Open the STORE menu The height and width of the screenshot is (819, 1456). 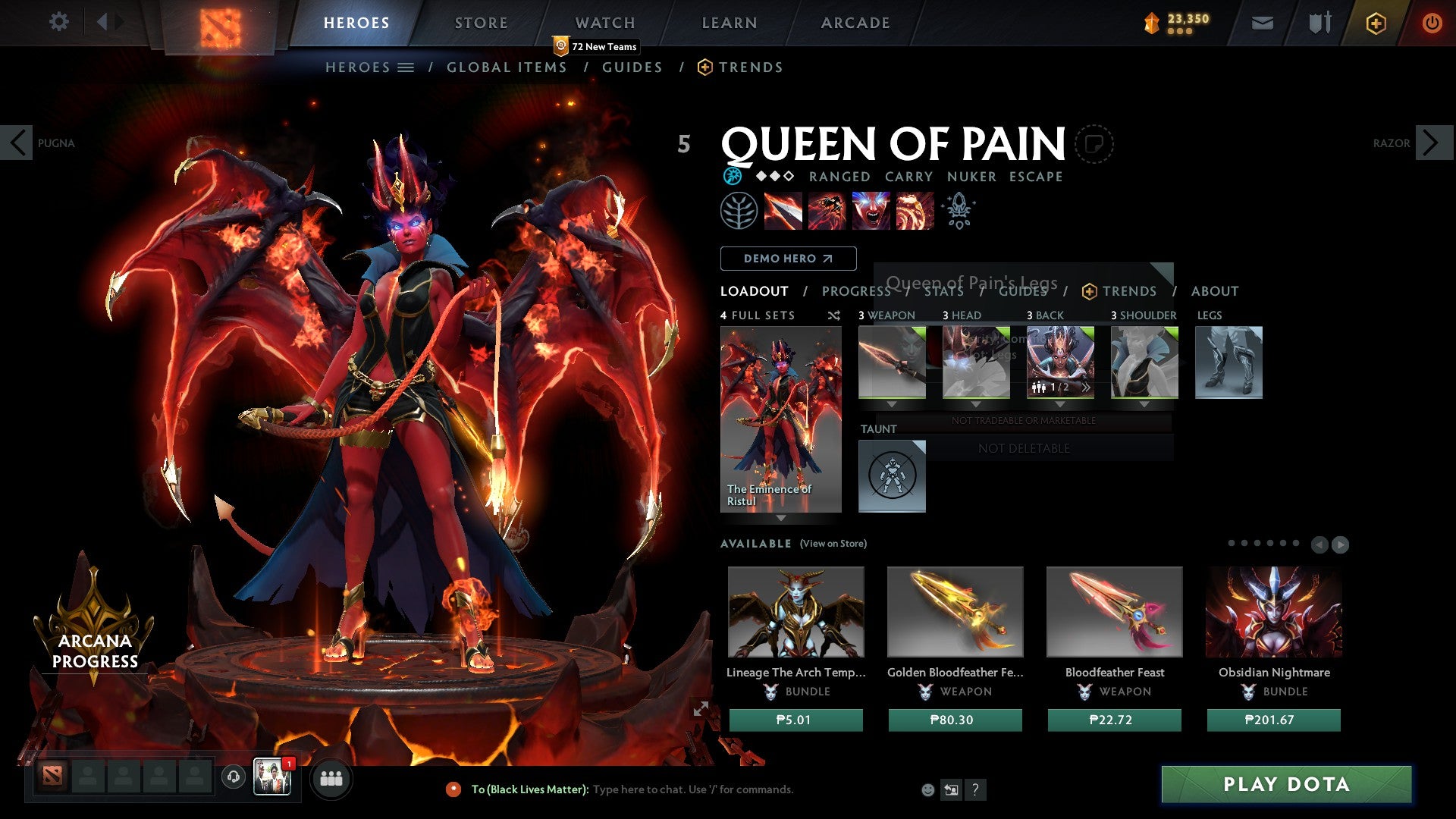tap(481, 22)
